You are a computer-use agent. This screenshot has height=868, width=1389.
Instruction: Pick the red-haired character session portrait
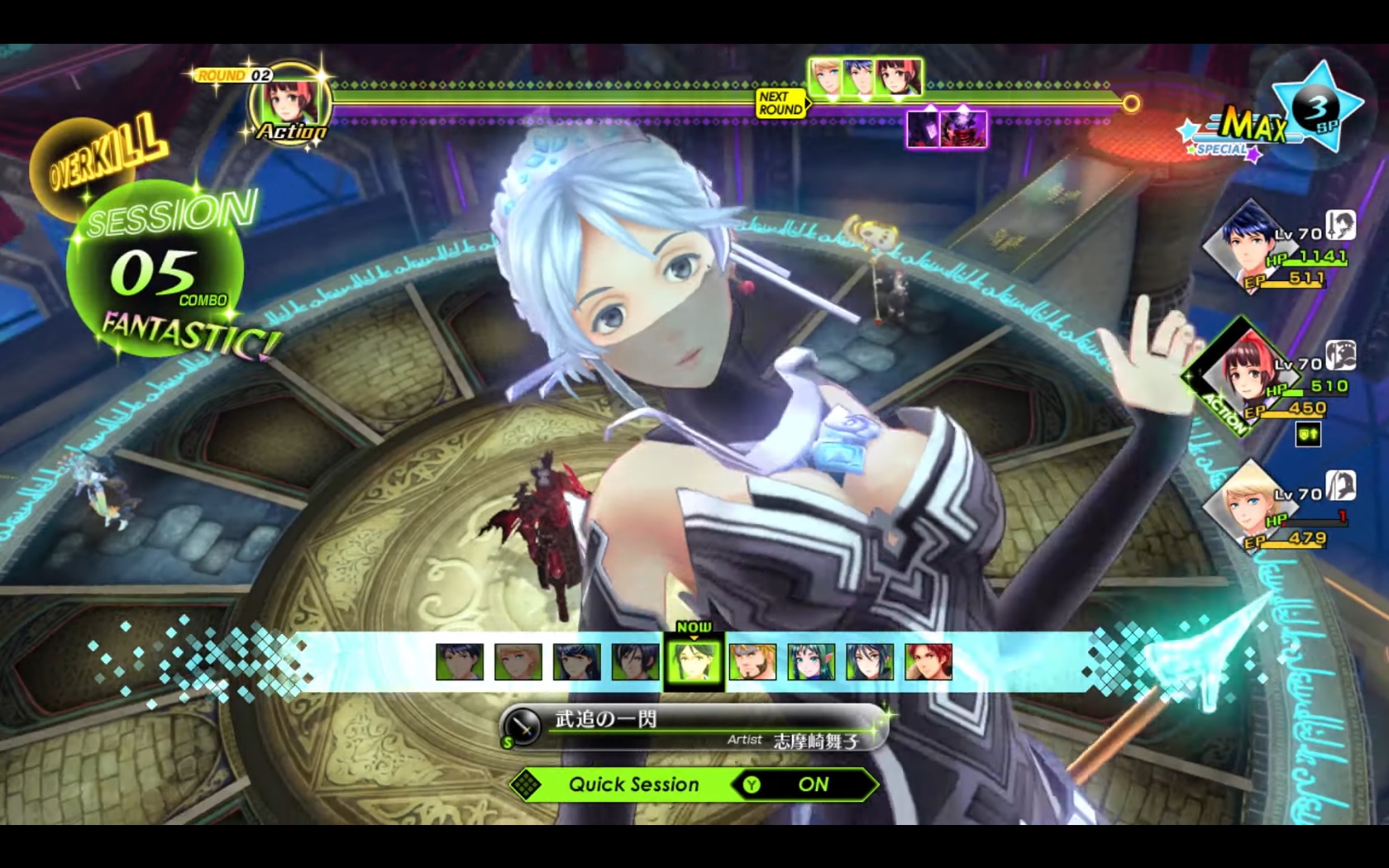tap(928, 662)
